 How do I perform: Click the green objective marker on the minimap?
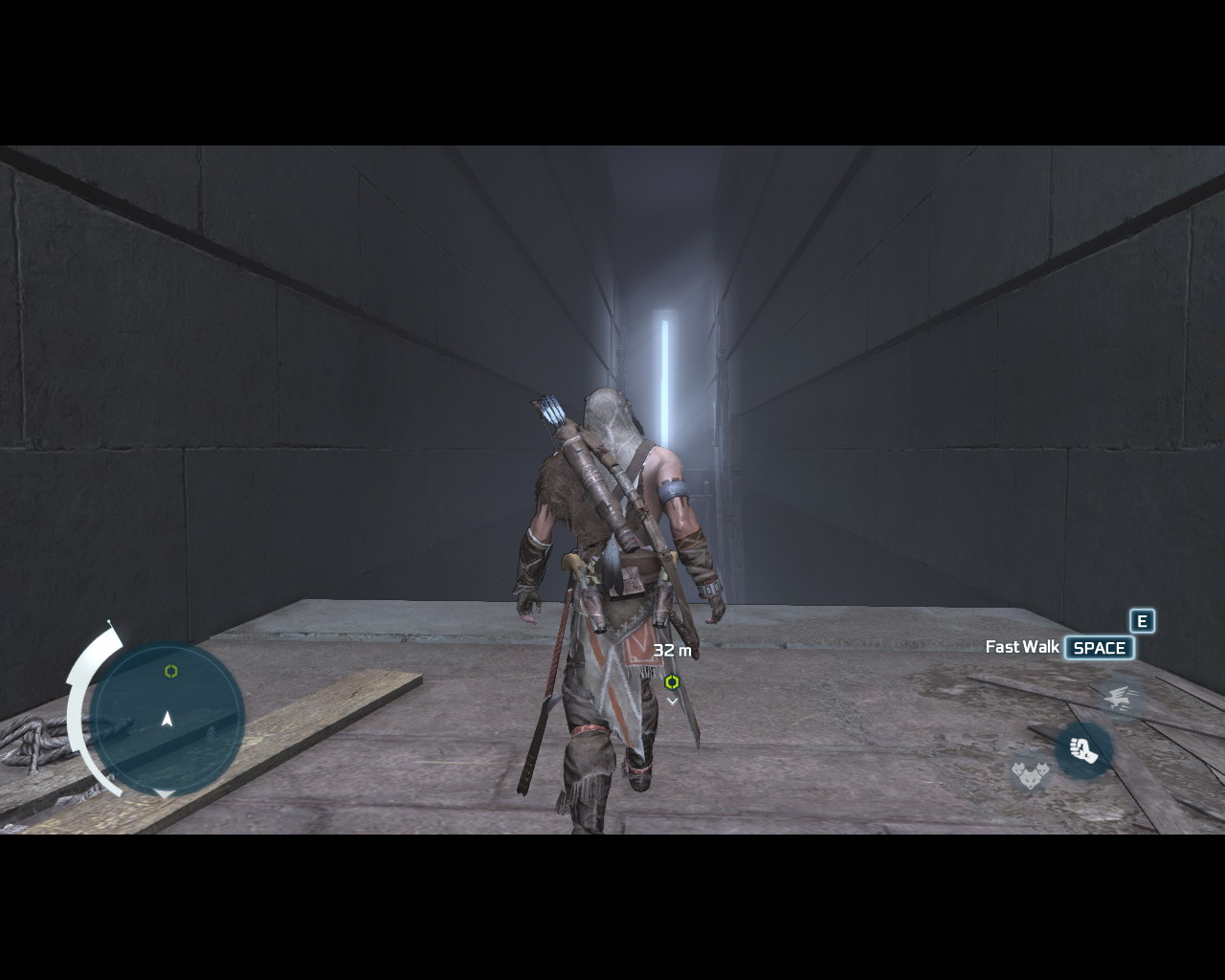pyautogui.click(x=171, y=671)
